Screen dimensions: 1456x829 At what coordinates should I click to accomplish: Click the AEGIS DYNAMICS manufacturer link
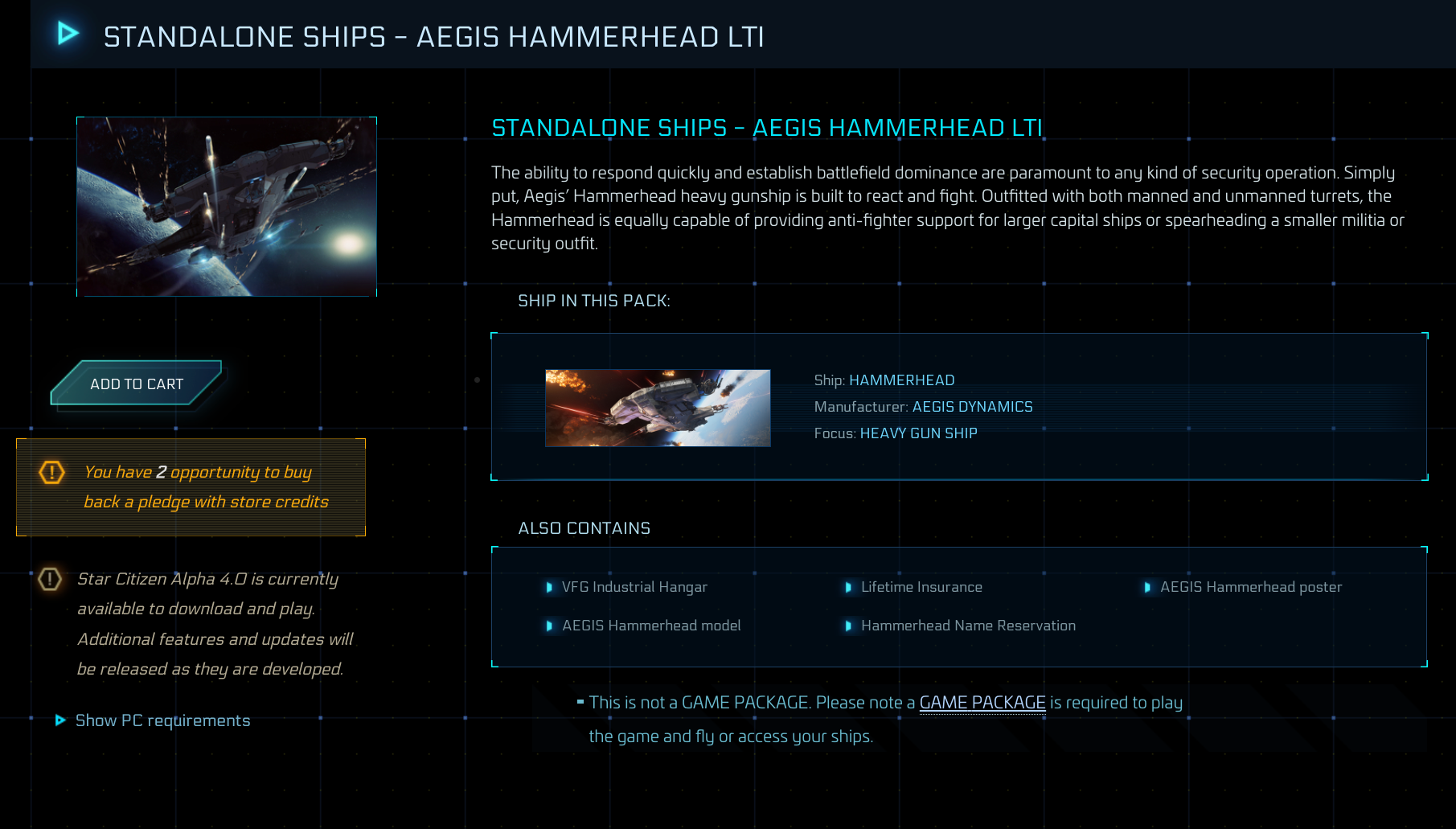tap(972, 407)
